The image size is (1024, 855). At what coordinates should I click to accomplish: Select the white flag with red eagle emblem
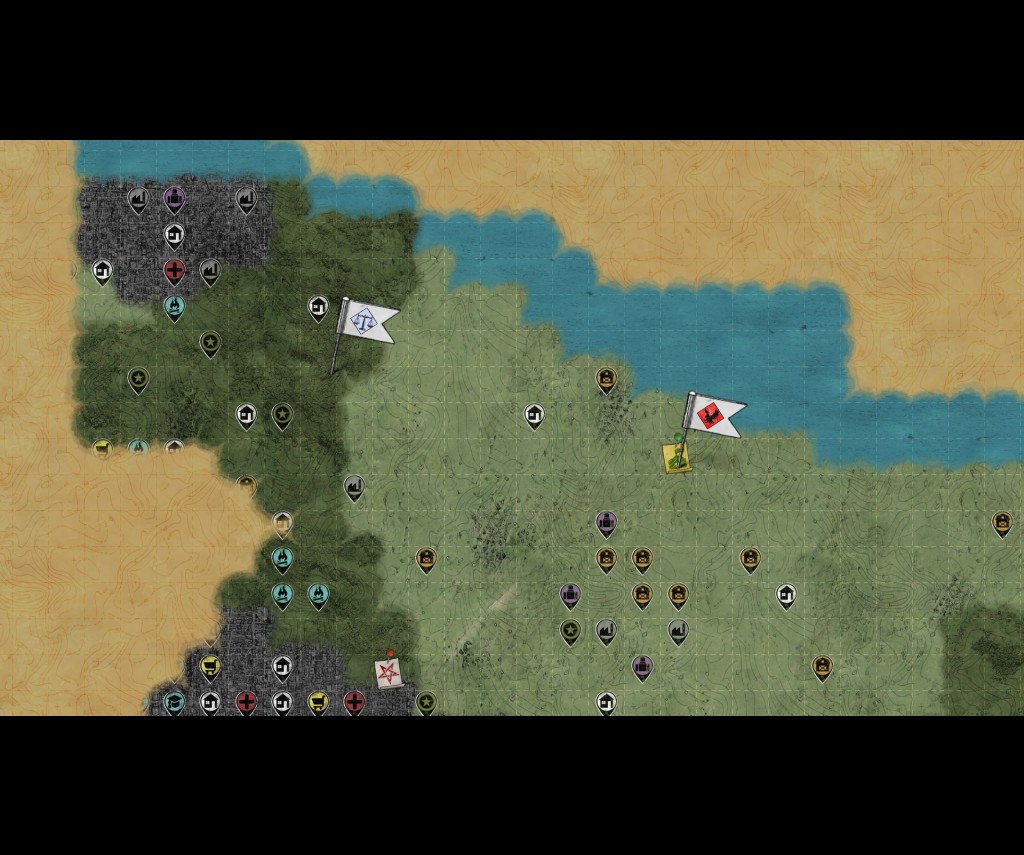714,414
